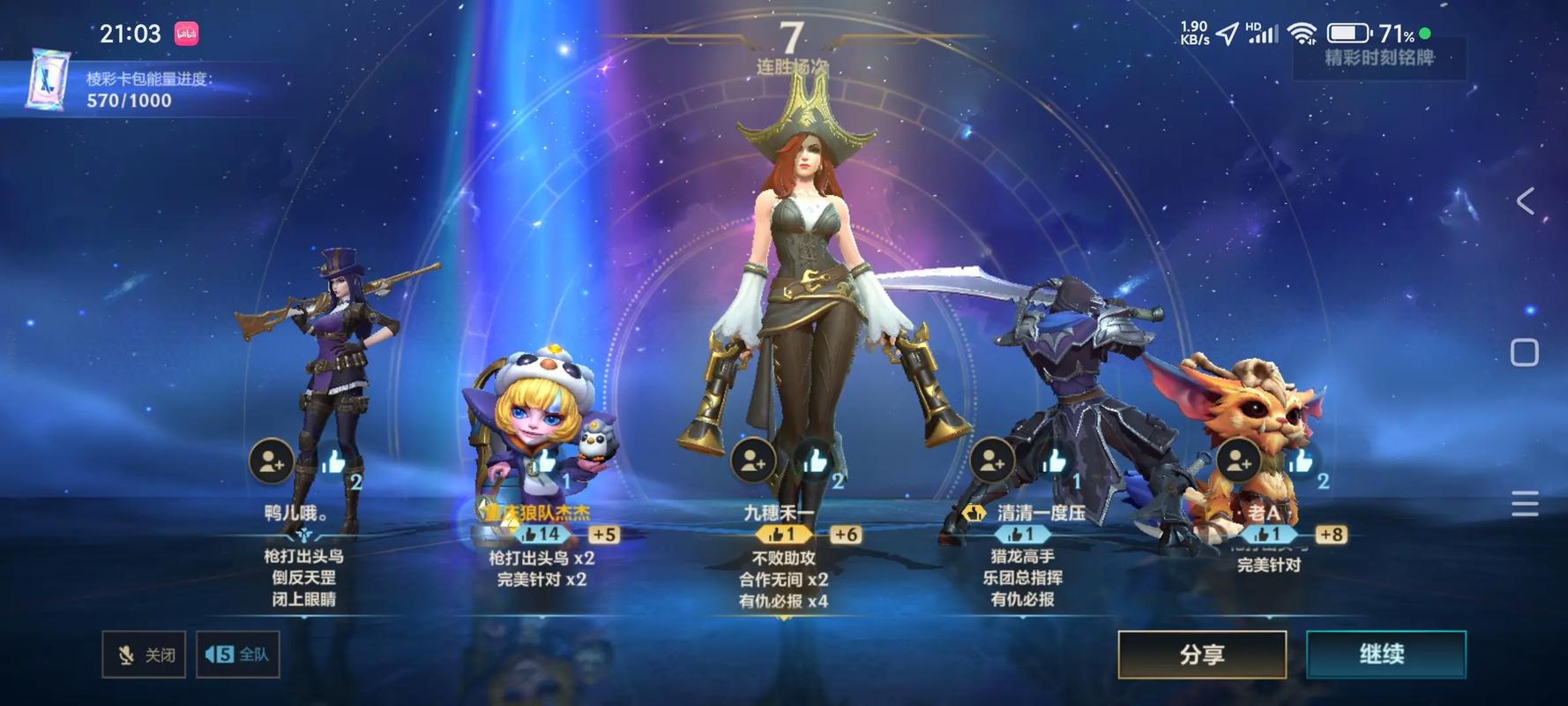The width and height of the screenshot is (1568, 706).
Task: Share results with the 分享 button
Action: point(1202,654)
